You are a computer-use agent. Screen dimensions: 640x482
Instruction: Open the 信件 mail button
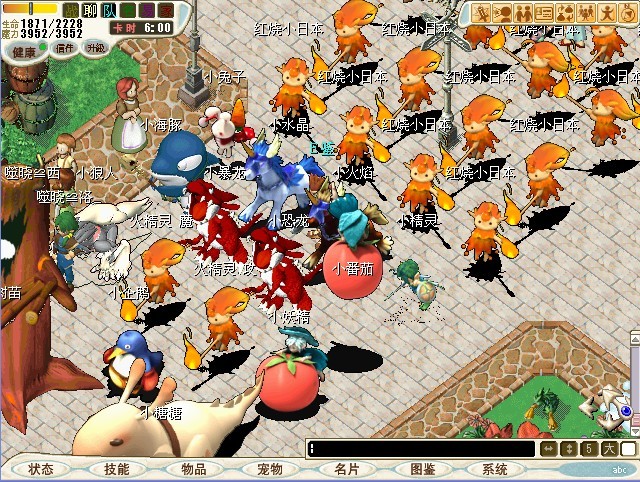[65, 48]
